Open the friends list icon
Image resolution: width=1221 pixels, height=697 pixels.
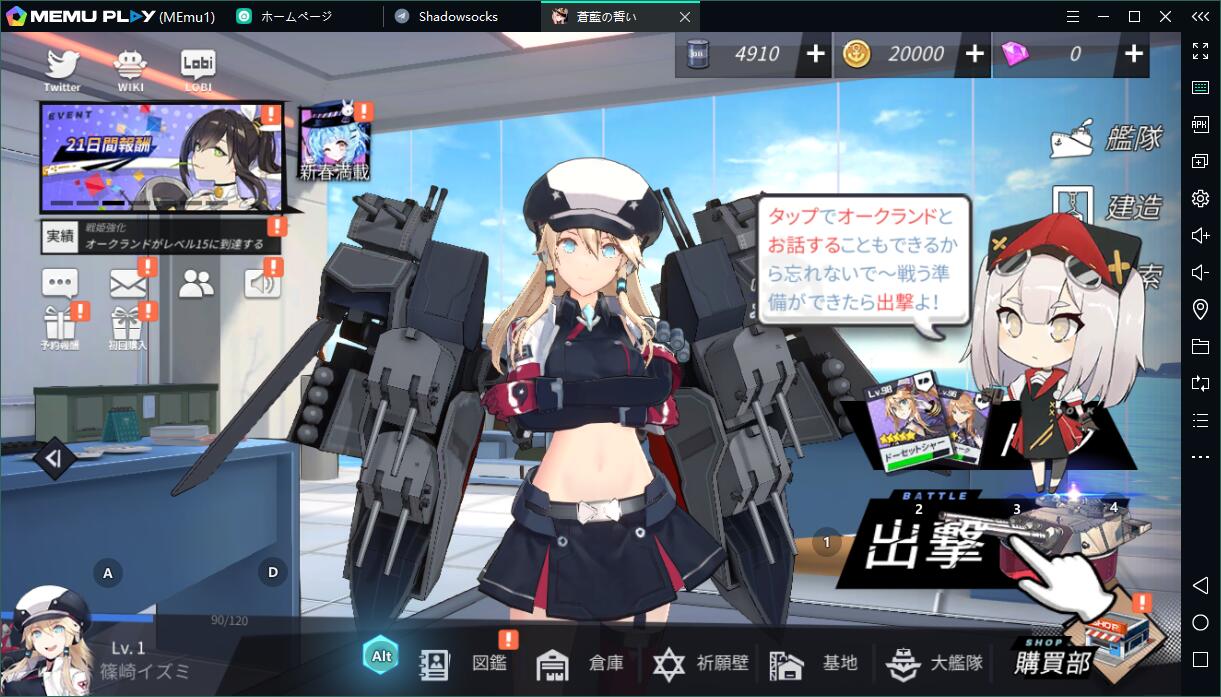(x=197, y=284)
